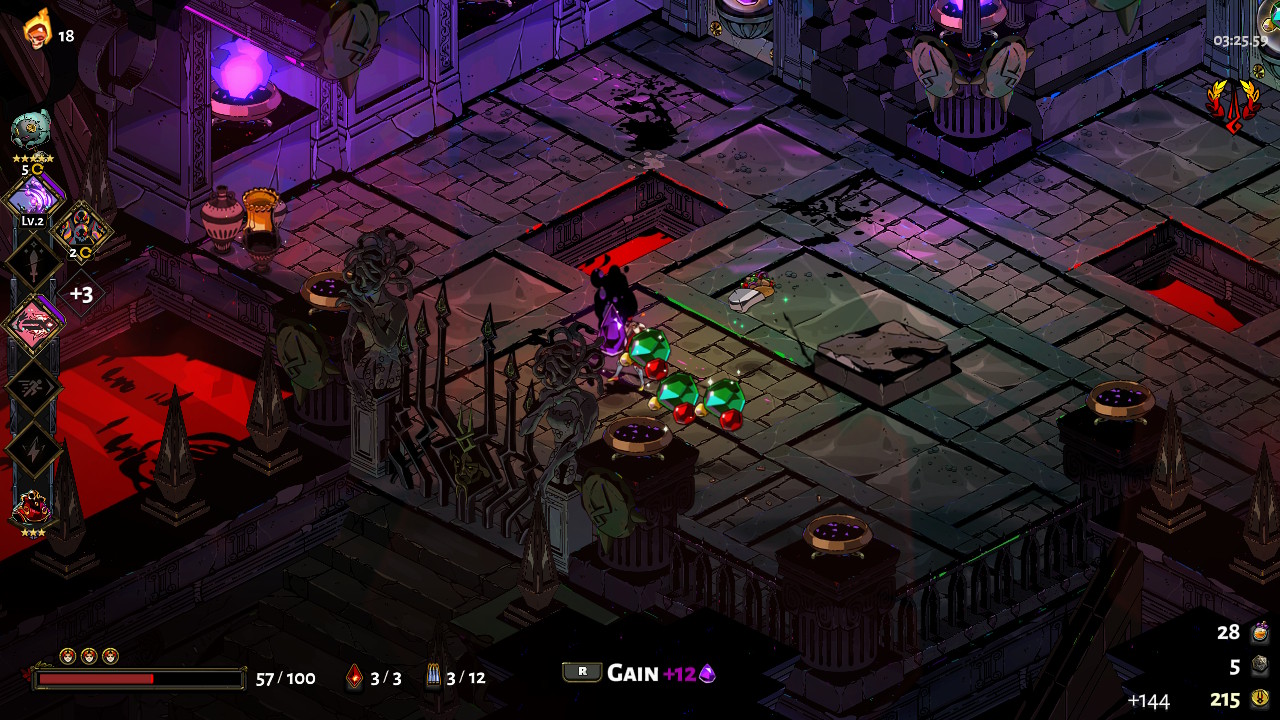Click the flaming skull icon
The image size is (1280, 720).
tap(37, 30)
